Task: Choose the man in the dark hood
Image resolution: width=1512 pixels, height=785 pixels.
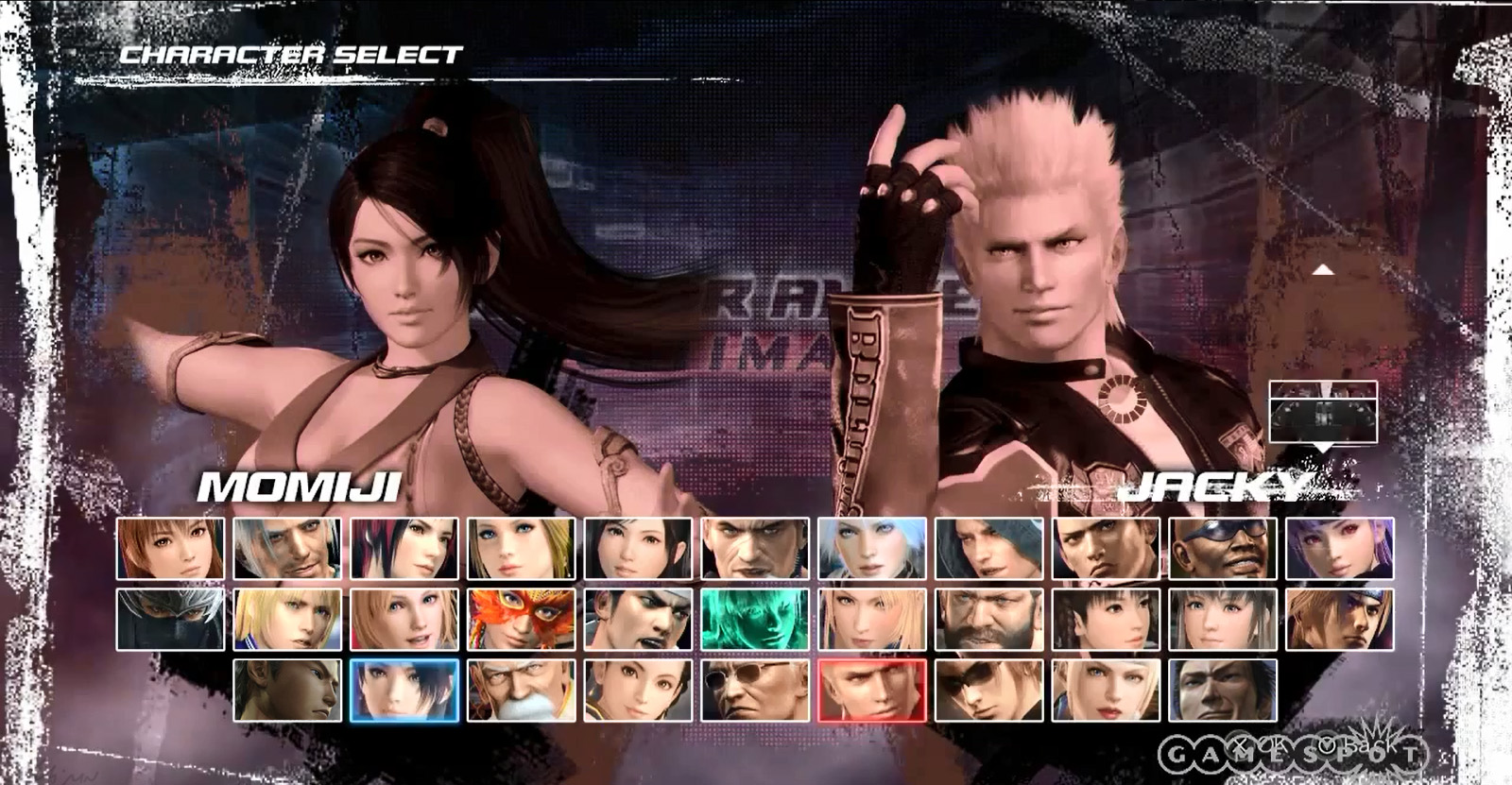Action: [x=989, y=548]
